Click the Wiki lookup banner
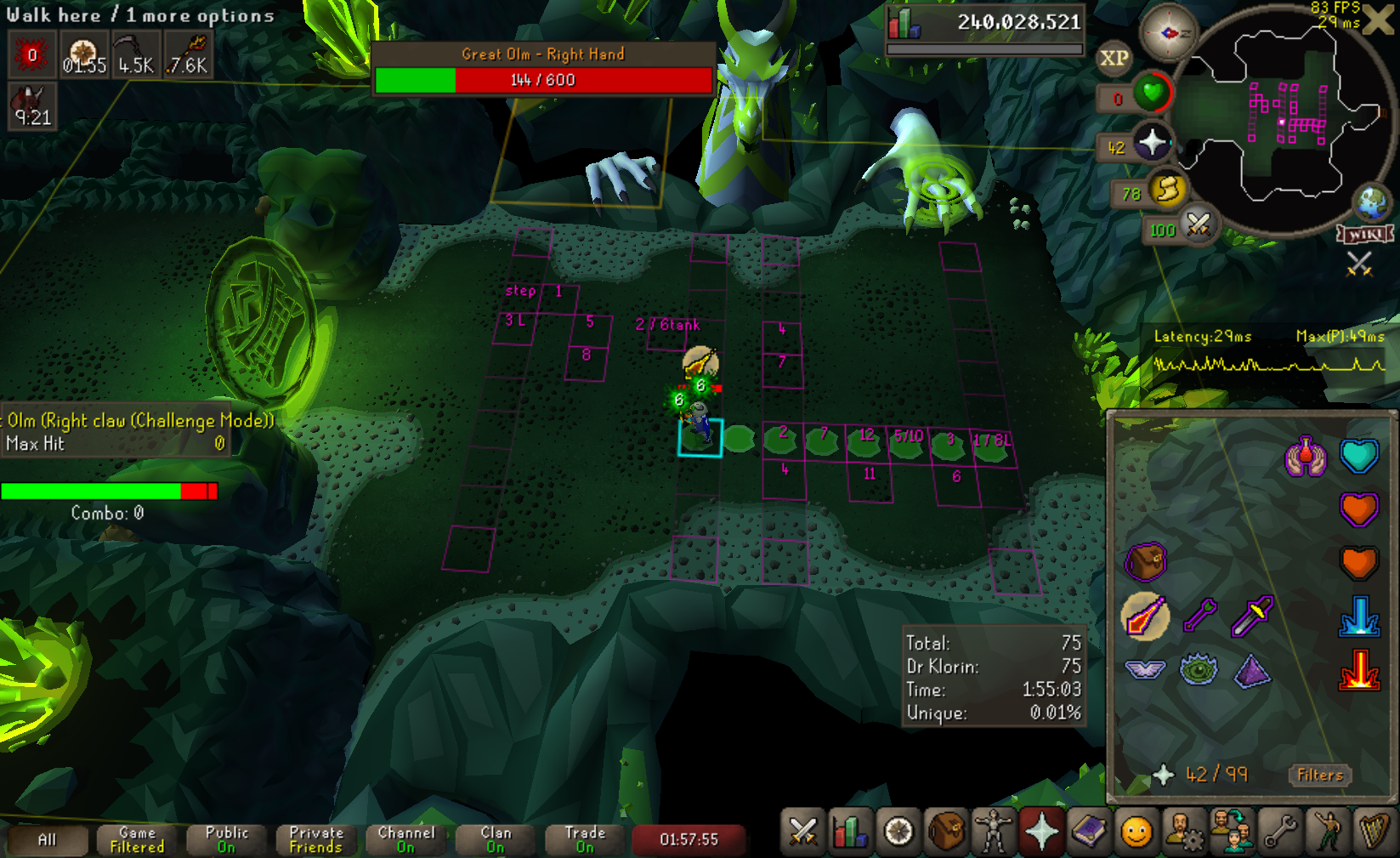The height and width of the screenshot is (858, 1400). 1365,234
